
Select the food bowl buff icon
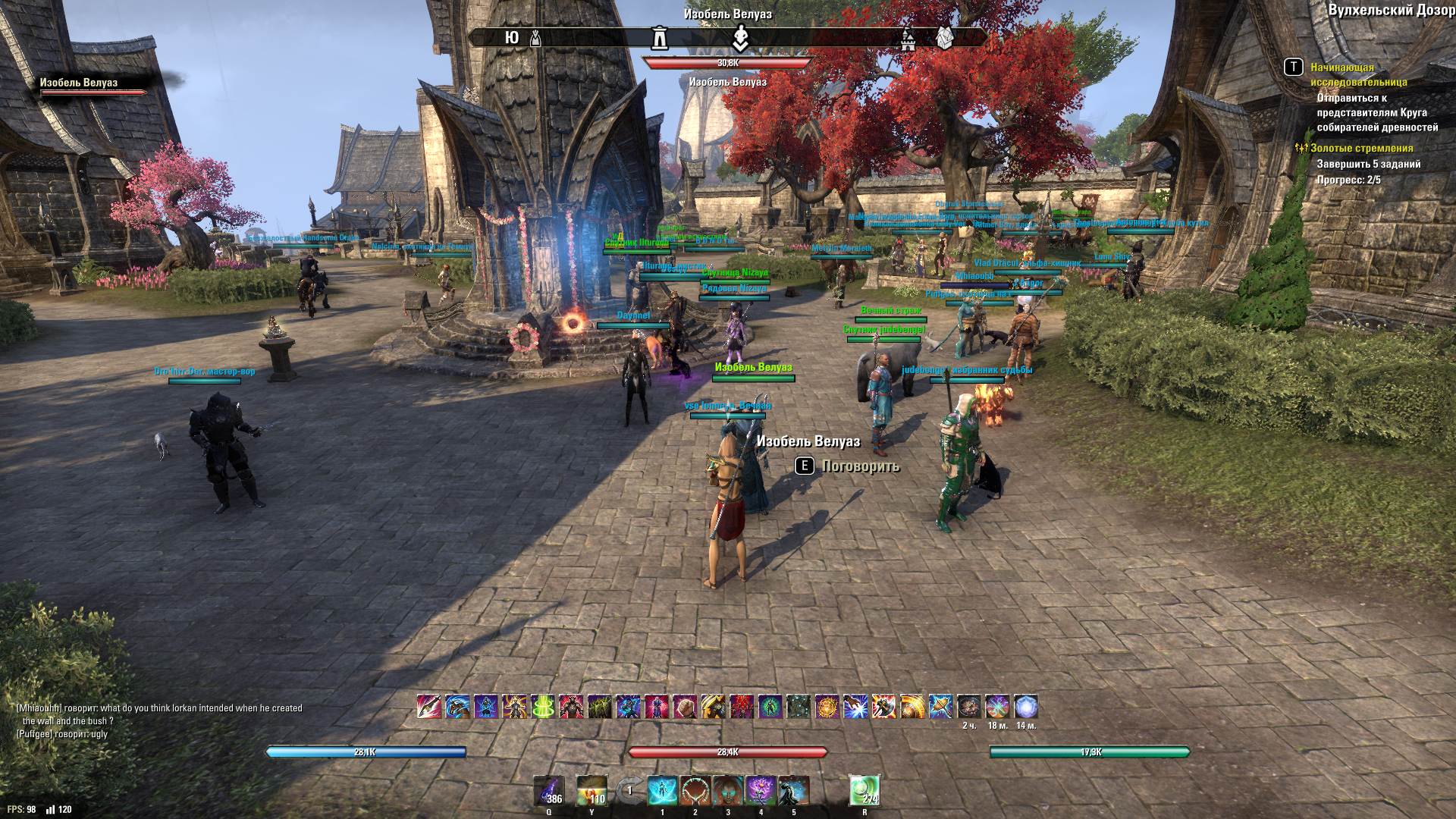coord(968,707)
